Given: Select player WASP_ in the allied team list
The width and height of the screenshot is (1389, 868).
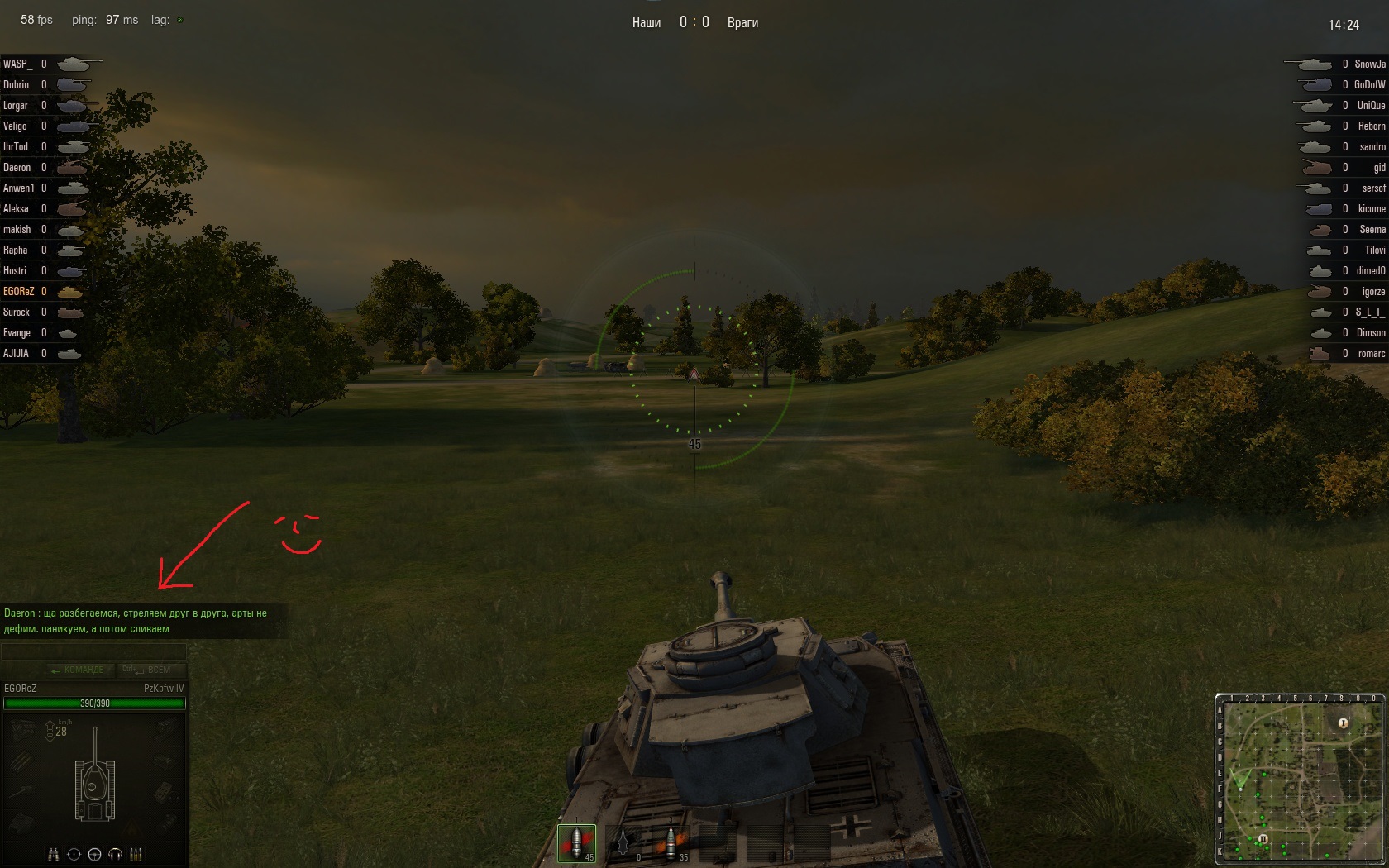Looking at the screenshot, I should 17,64.
